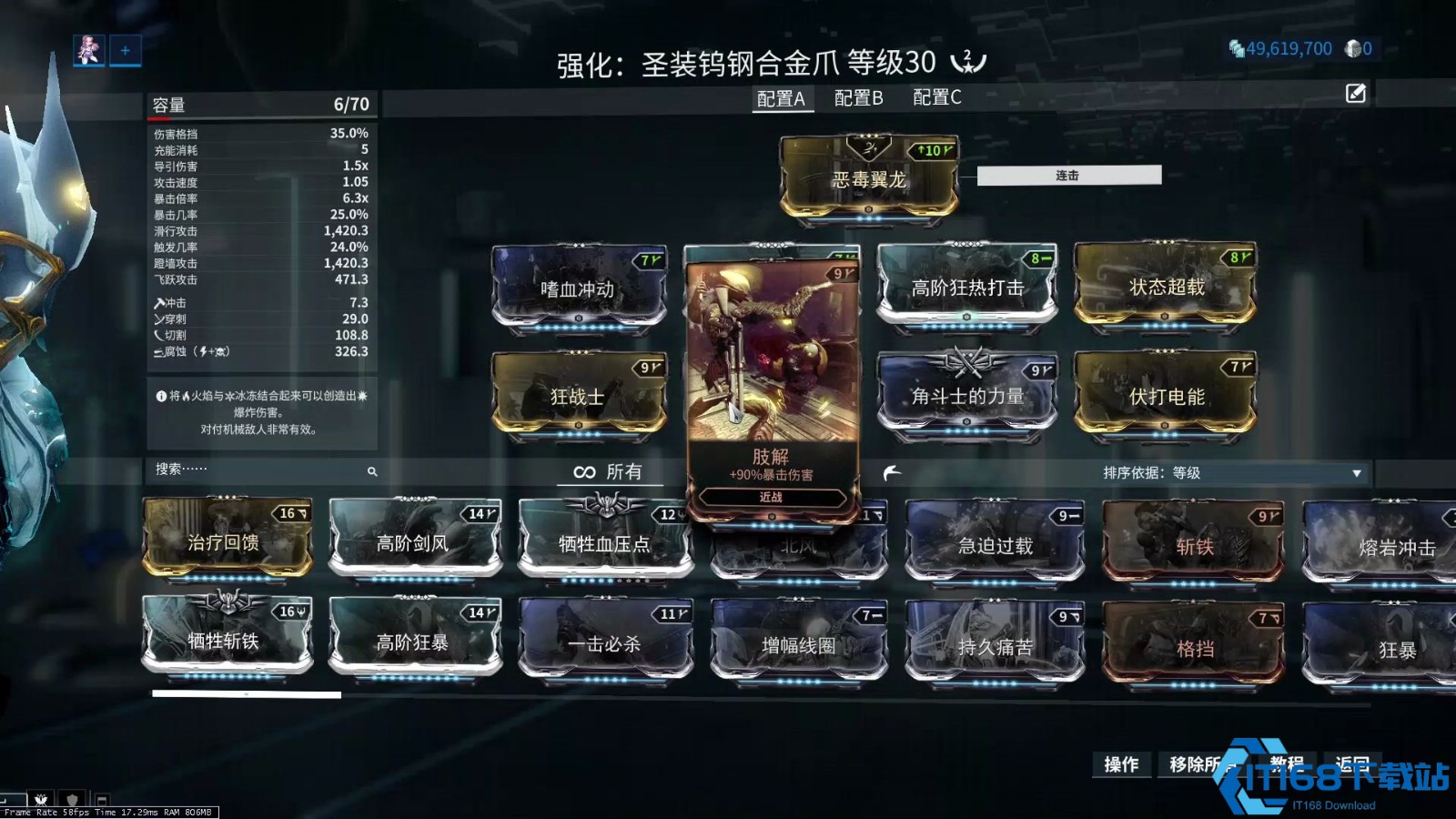Switch to the 配置C loadout tab
1456x819 pixels.
coord(936,98)
